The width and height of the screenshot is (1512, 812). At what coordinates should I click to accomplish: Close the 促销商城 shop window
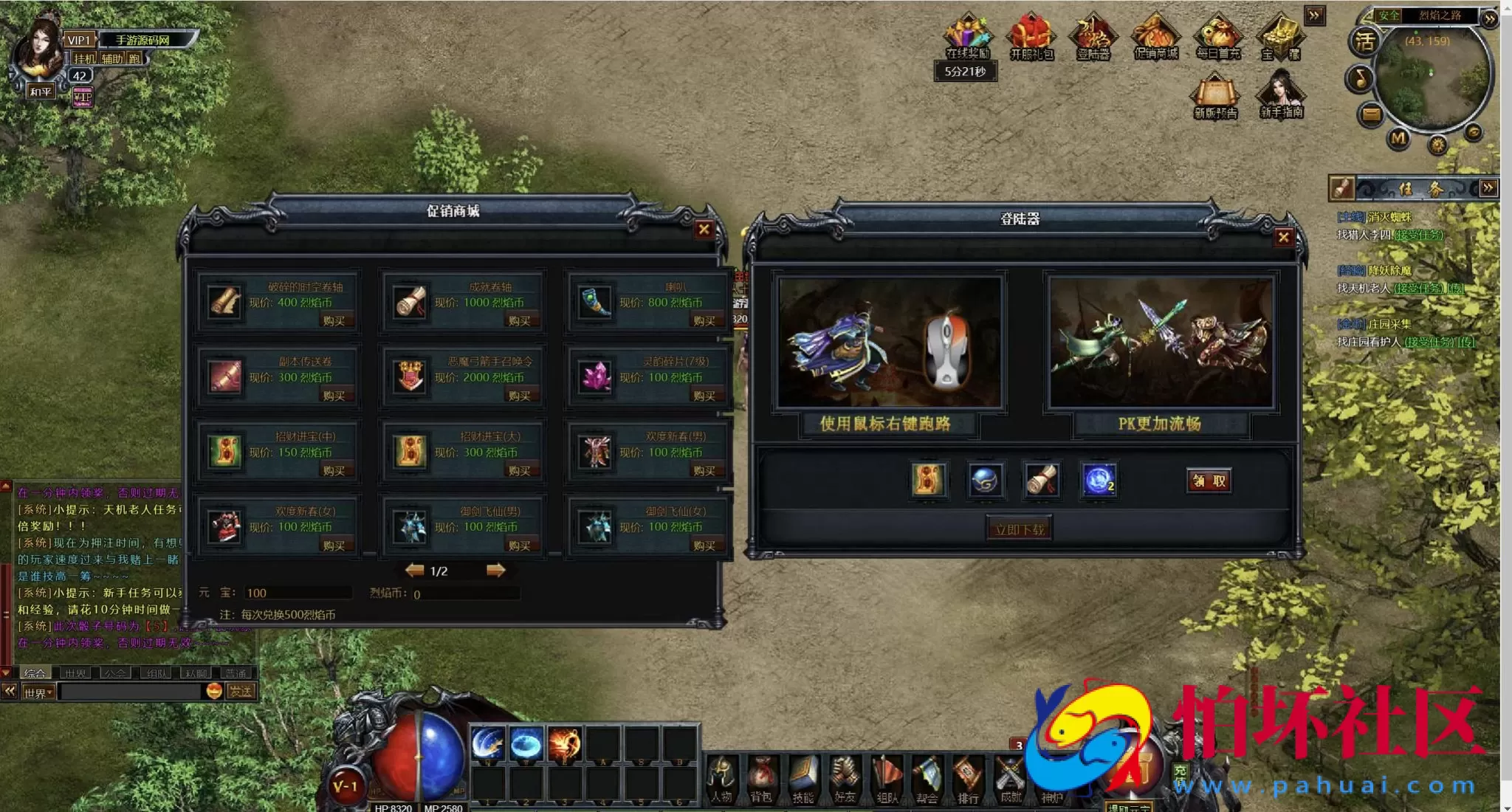704,230
